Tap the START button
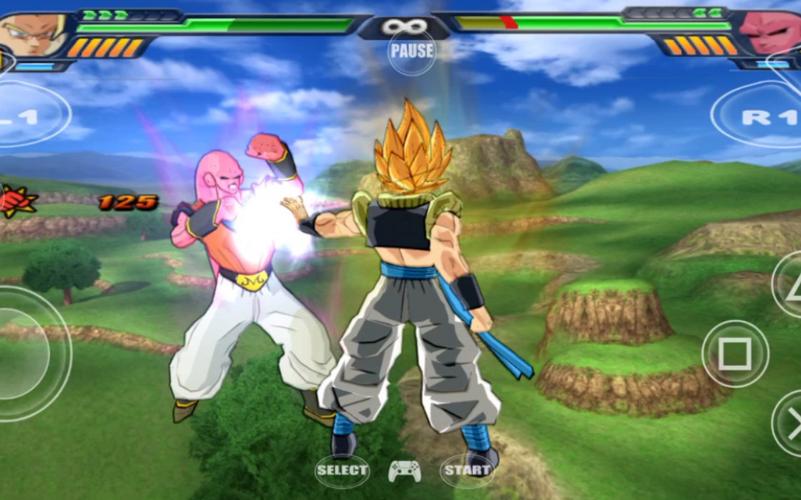801x500 pixels. (467, 469)
